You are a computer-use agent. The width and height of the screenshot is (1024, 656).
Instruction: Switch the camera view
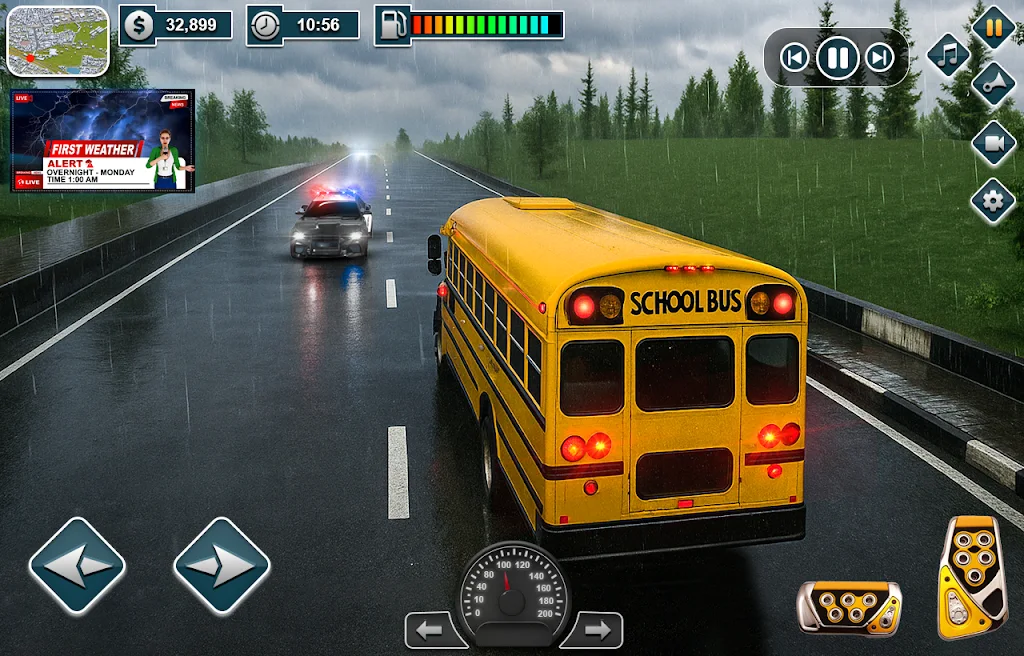(993, 143)
